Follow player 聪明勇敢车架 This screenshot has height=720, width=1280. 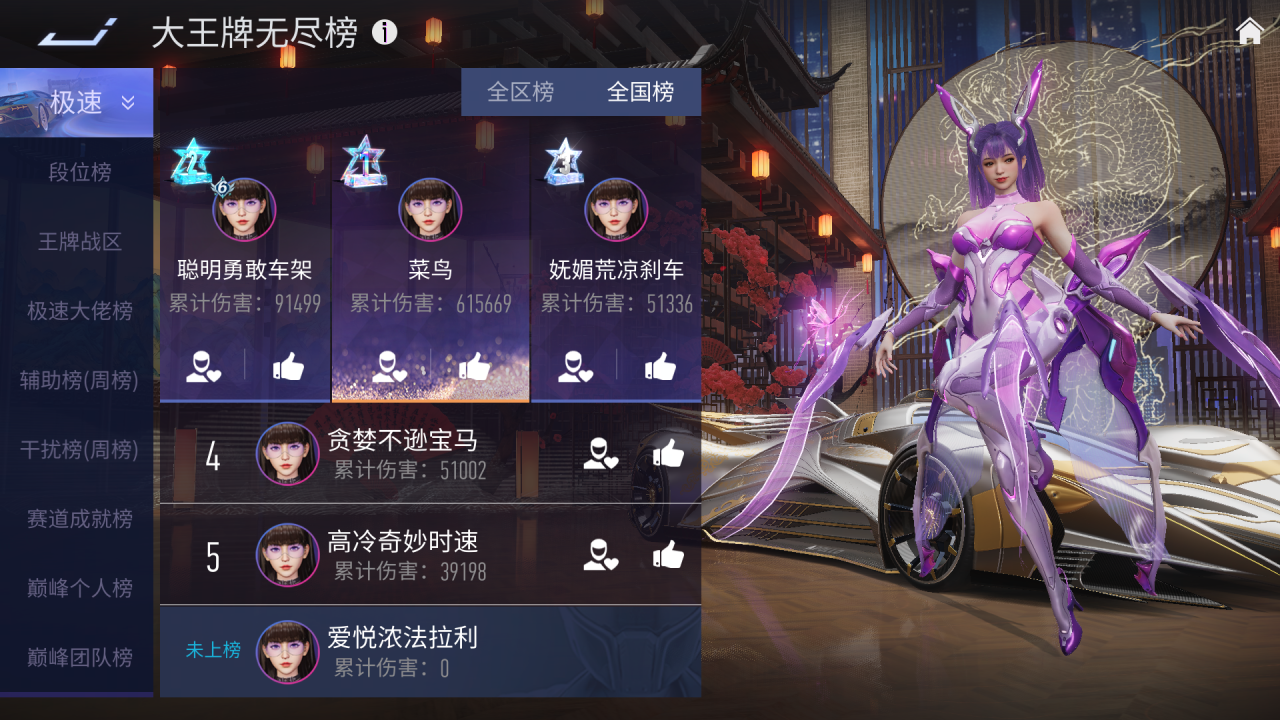(203, 367)
